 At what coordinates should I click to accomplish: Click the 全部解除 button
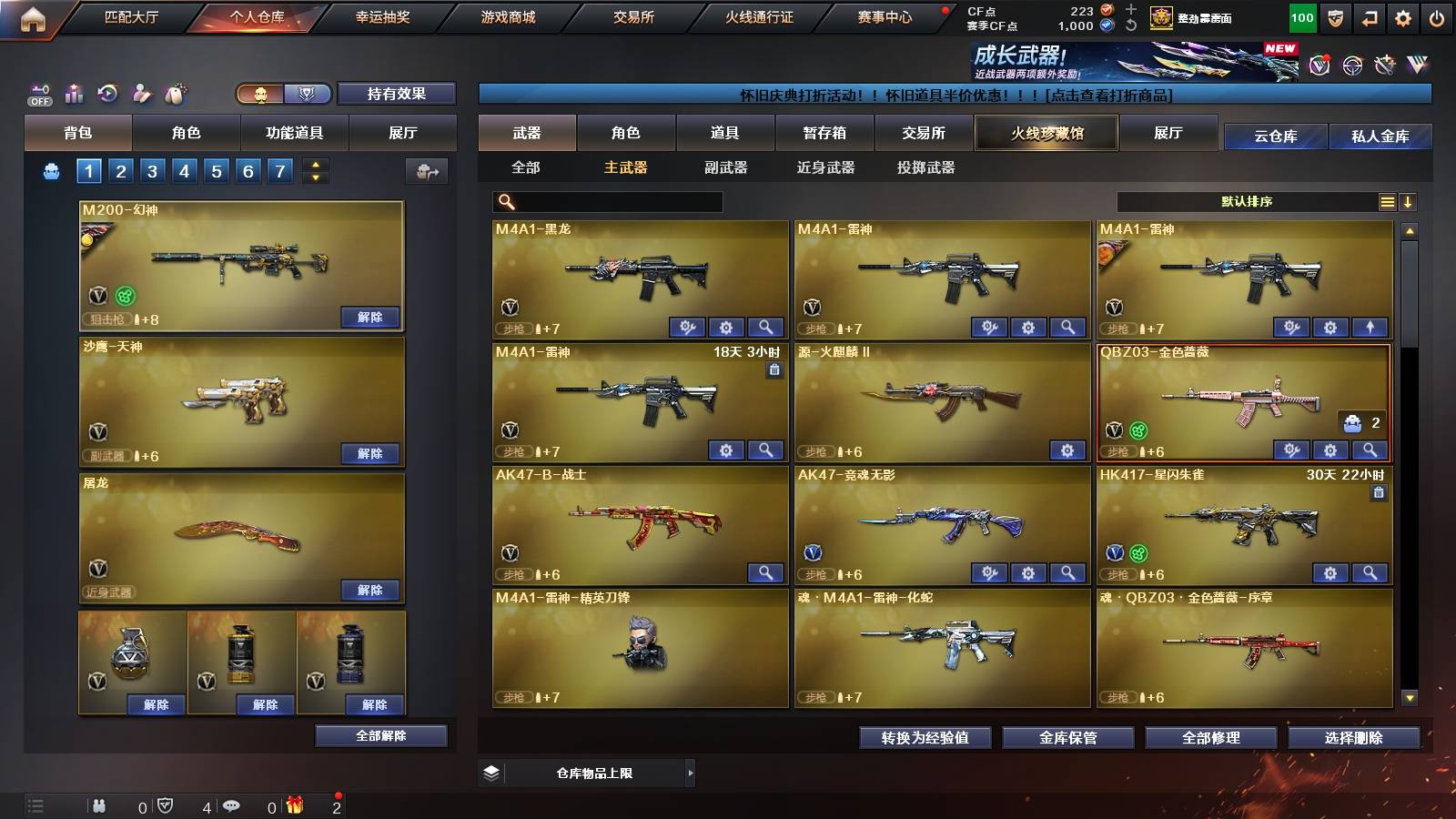tap(379, 736)
